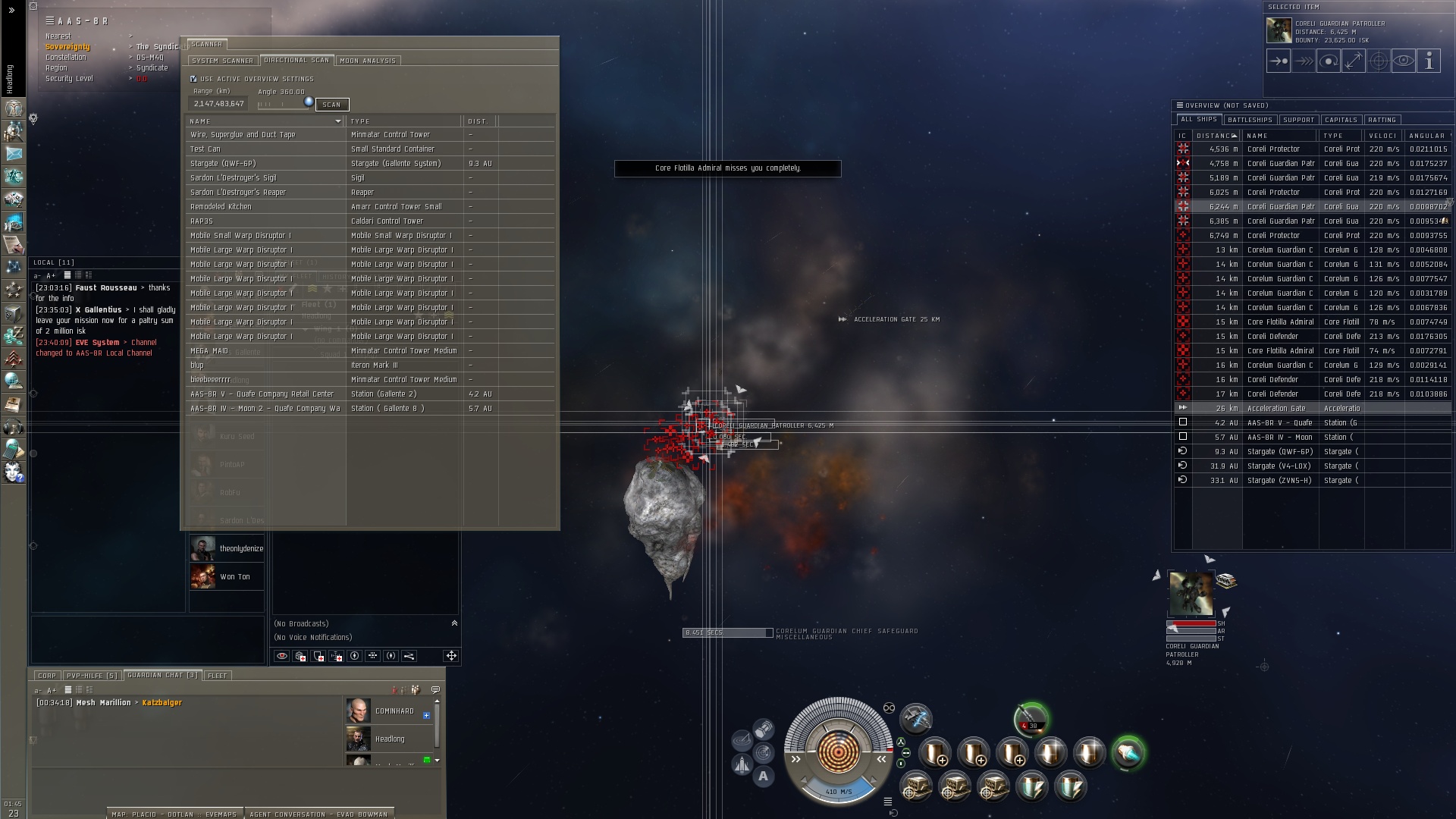Lock target using the crosshair icon

pyautogui.click(x=1379, y=61)
